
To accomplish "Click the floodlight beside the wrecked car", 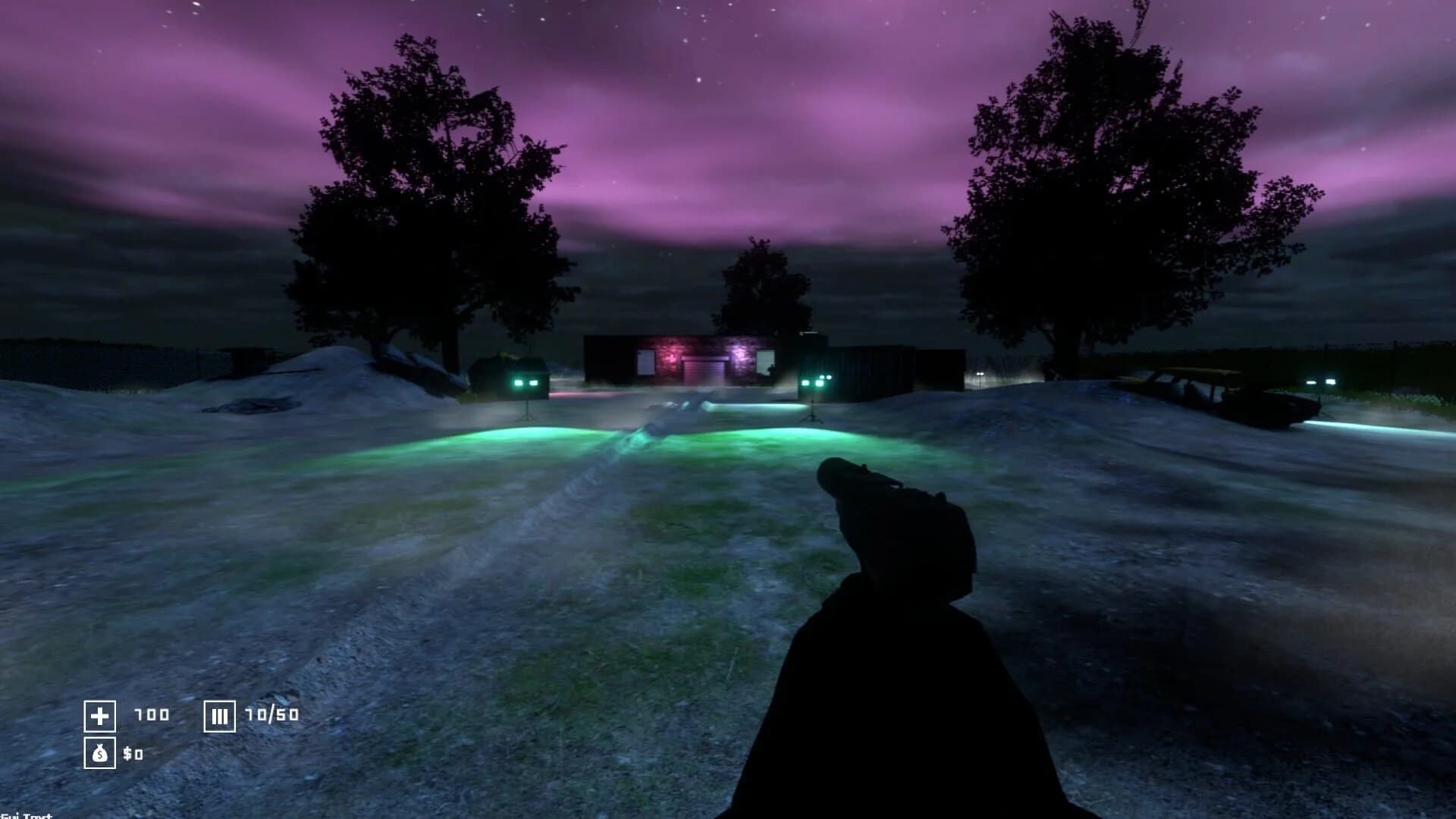I will (x=1321, y=381).
